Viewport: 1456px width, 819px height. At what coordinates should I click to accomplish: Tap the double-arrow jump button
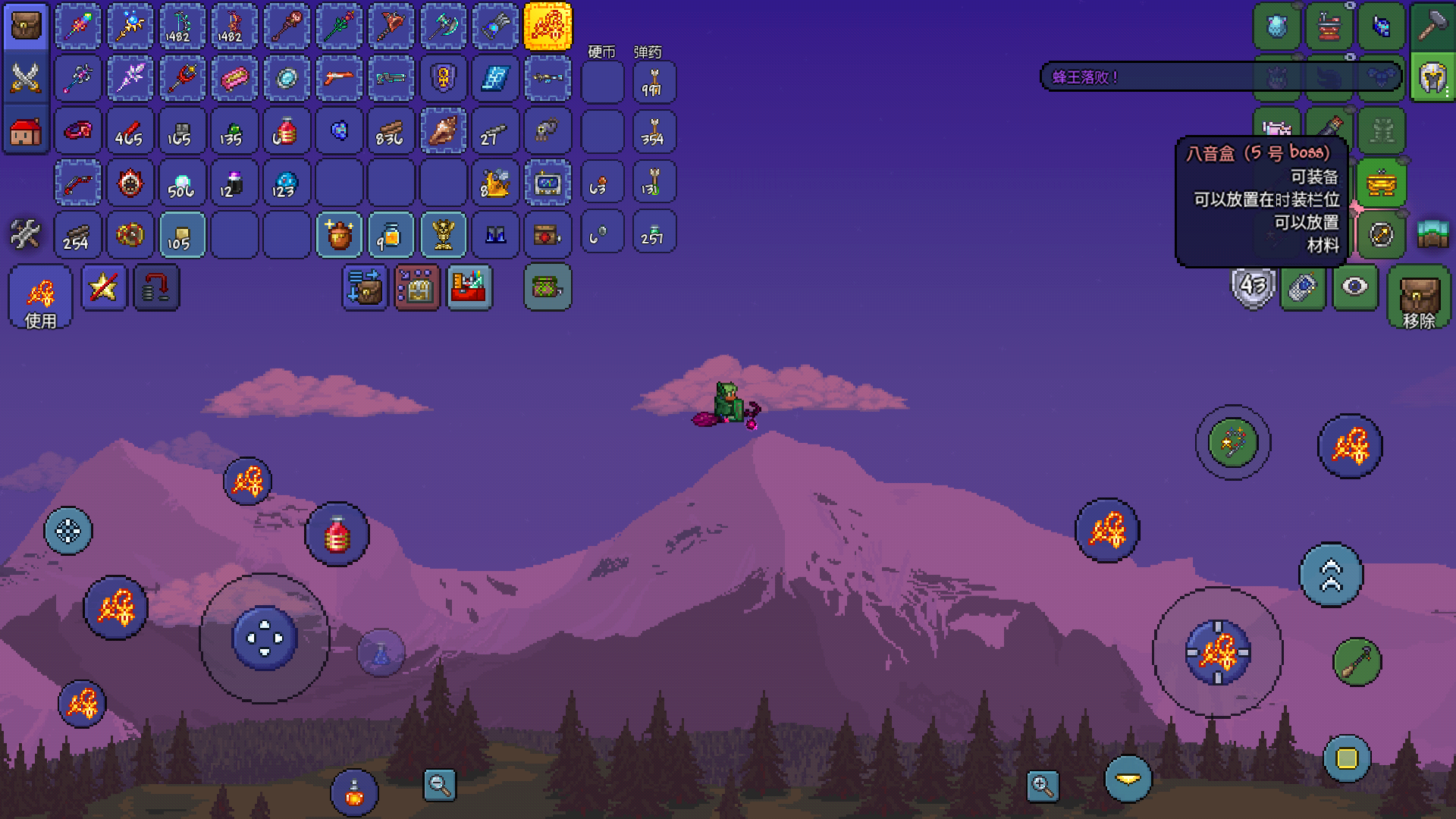click(1331, 575)
